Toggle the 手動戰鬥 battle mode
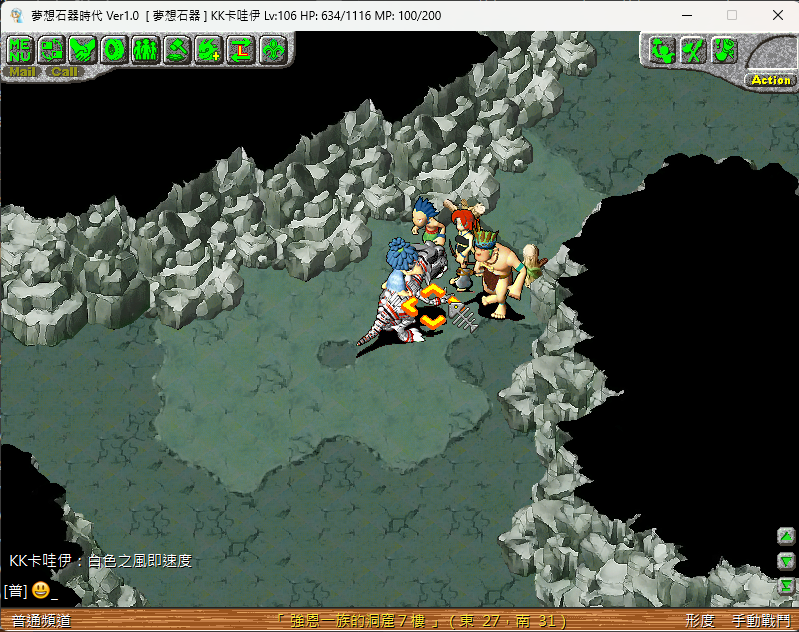 [760, 621]
